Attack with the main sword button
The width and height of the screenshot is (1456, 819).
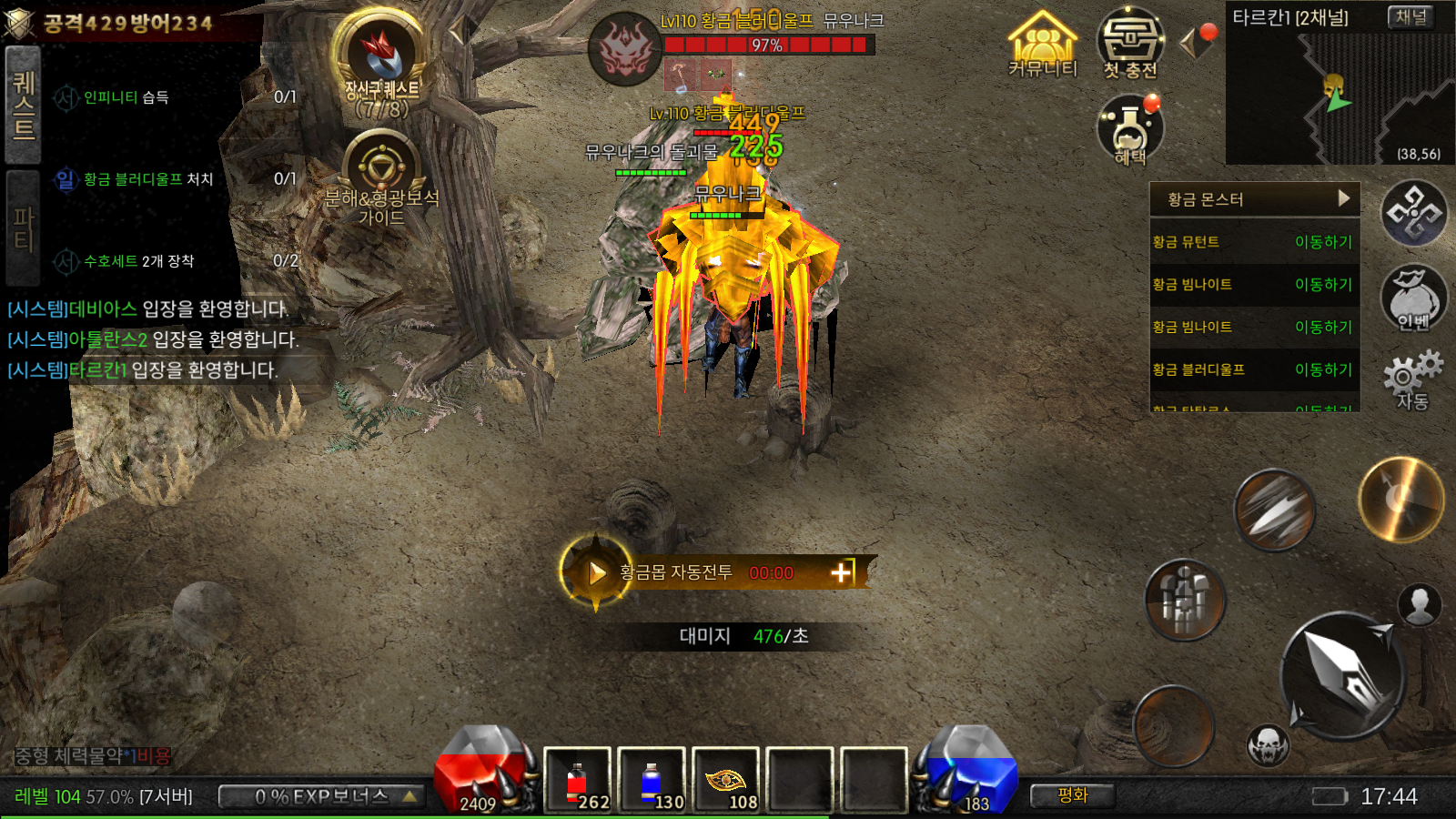pos(1345,674)
